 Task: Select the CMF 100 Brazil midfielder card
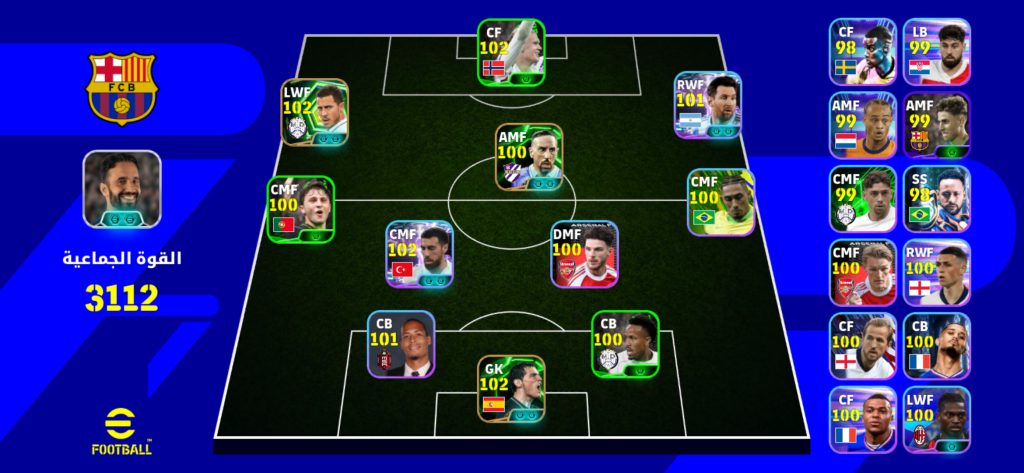click(720, 202)
